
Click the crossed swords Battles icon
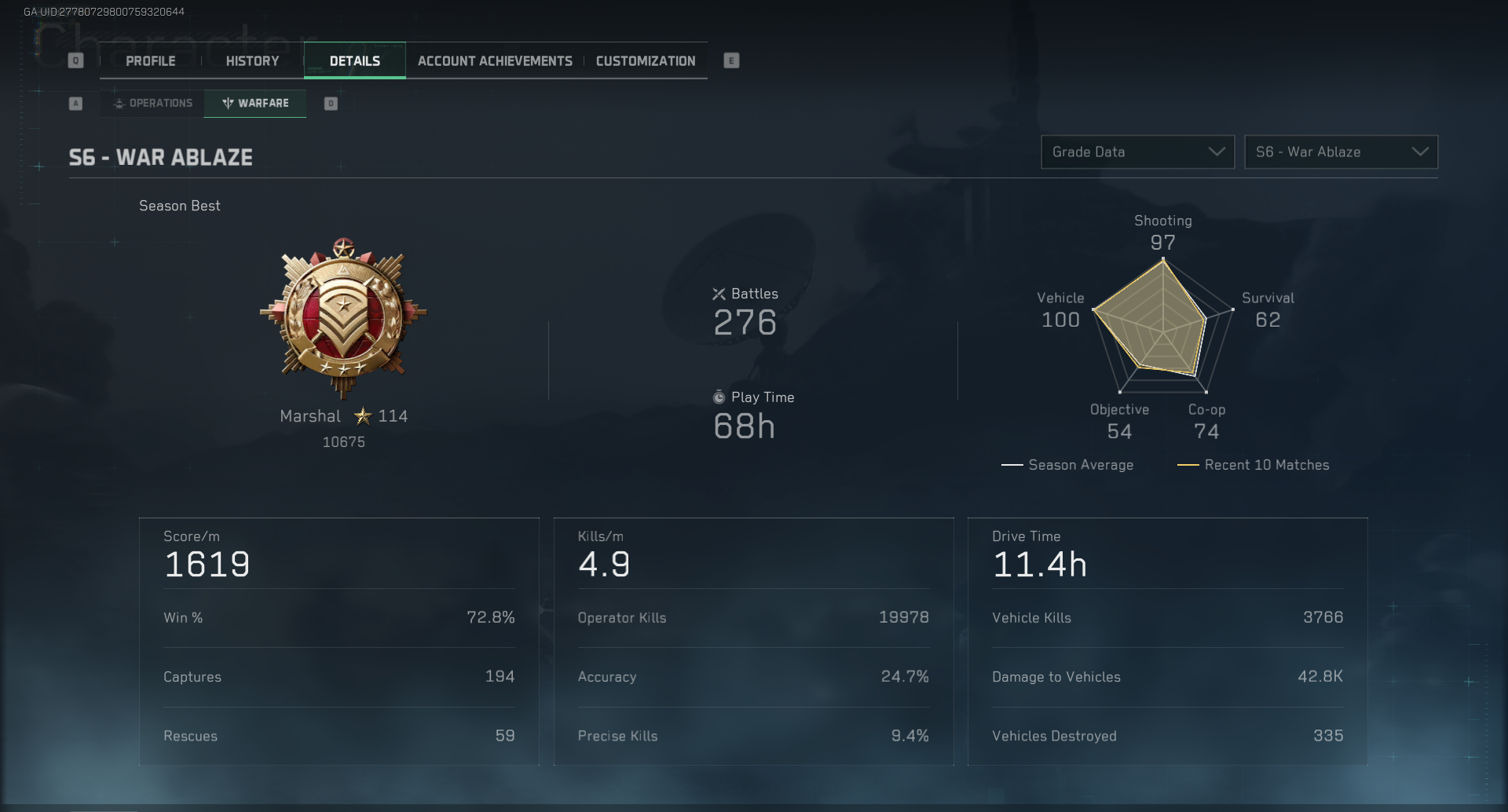pyautogui.click(x=719, y=294)
